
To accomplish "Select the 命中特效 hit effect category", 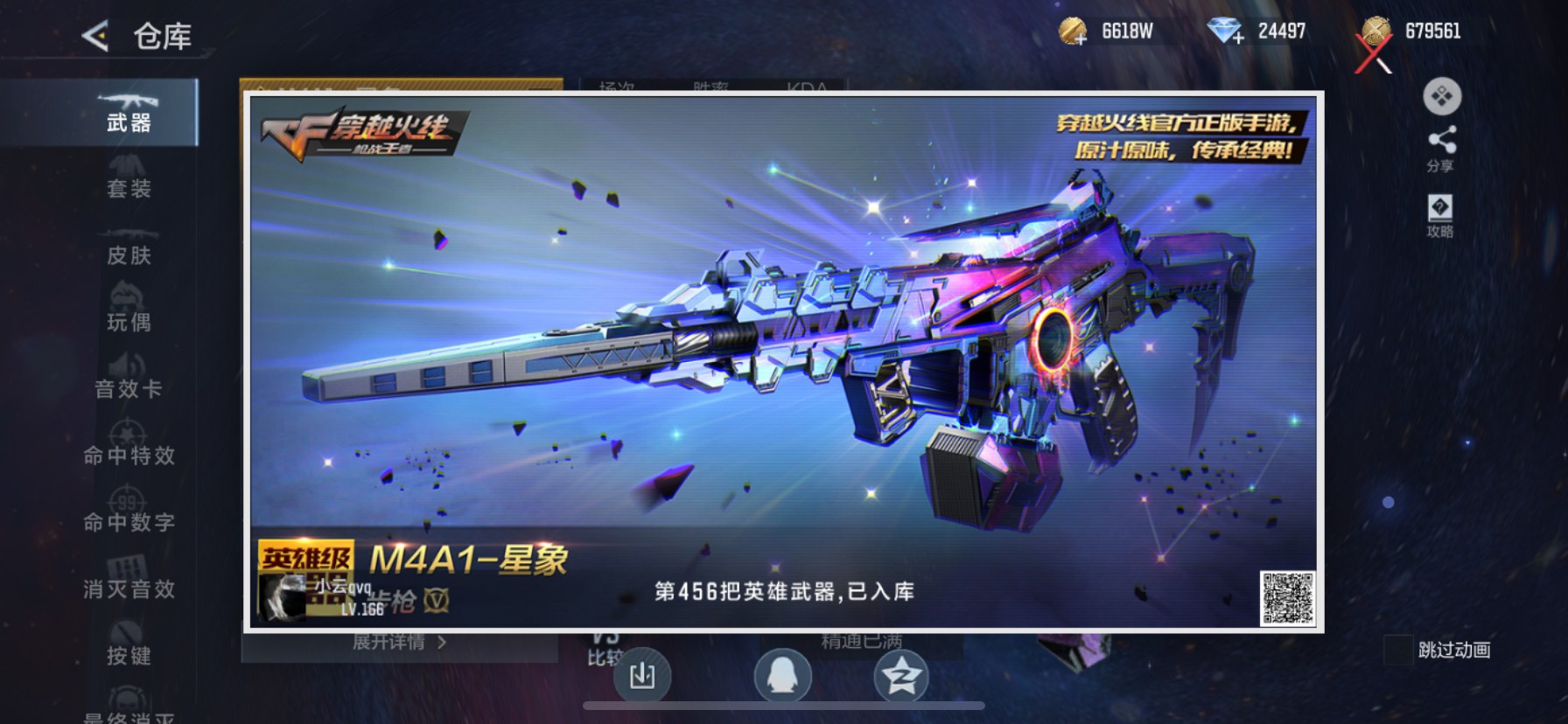I will point(129,445).
